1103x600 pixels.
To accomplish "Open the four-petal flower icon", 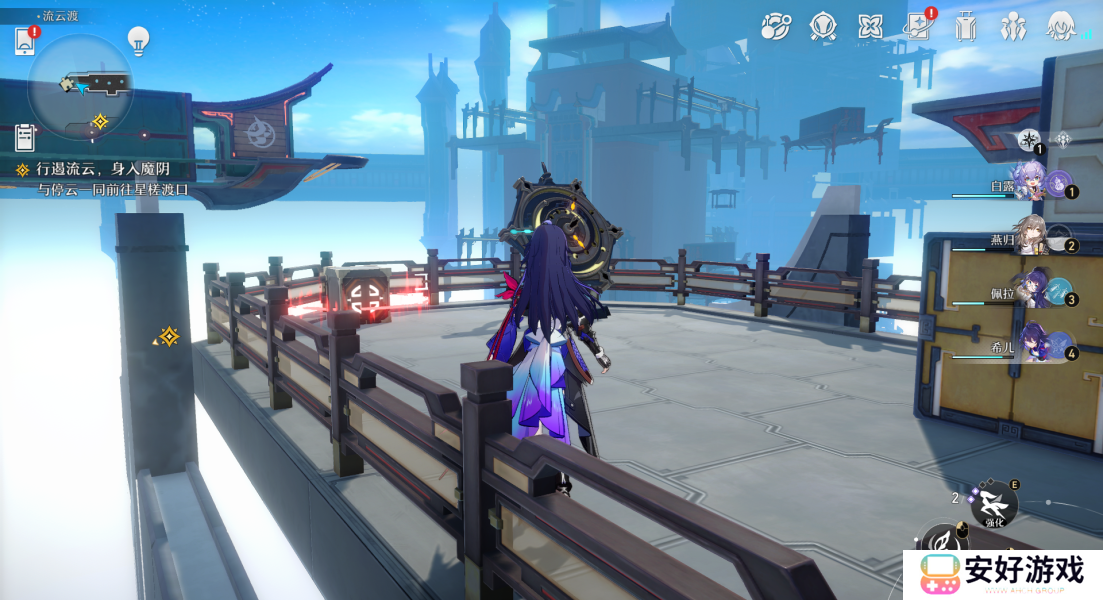I will (870, 27).
